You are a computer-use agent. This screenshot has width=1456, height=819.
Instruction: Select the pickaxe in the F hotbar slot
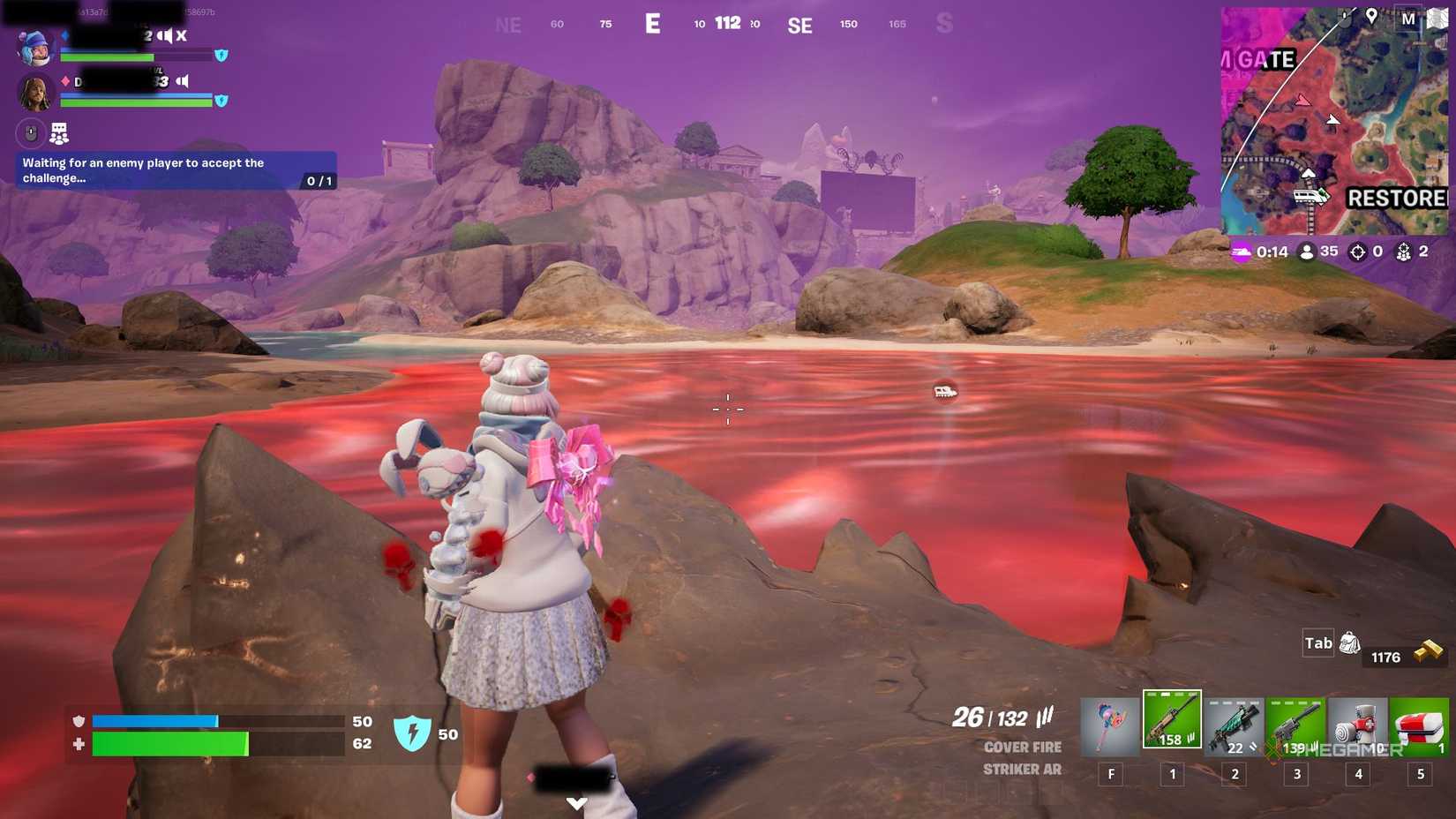tap(1111, 722)
